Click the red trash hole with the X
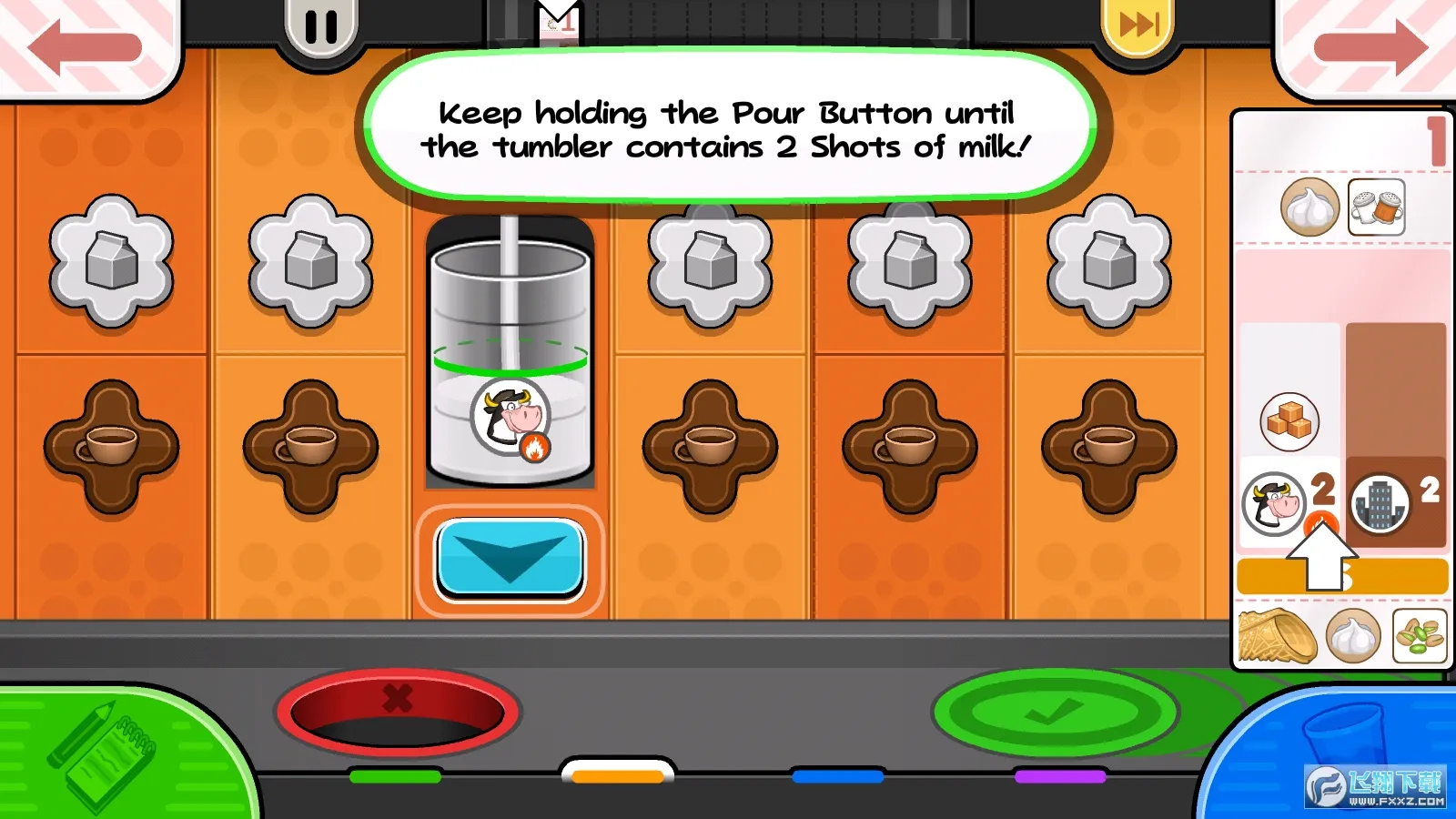 point(398,712)
